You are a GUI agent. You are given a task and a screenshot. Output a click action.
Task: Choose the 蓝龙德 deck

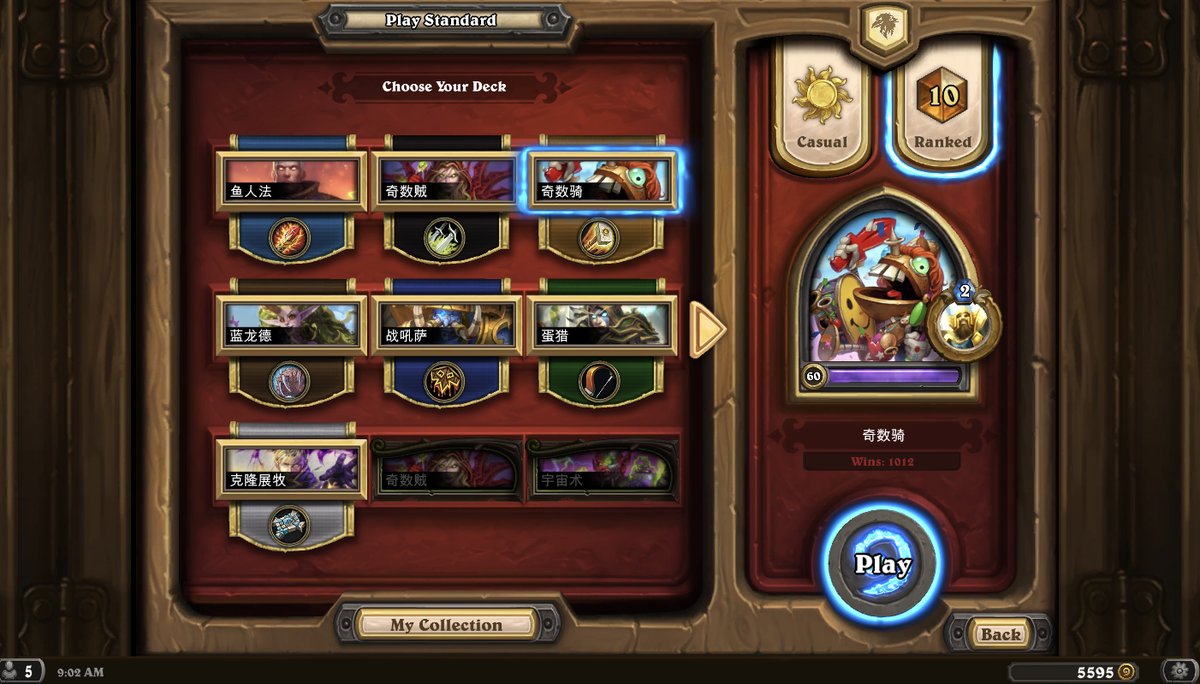(x=290, y=326)
